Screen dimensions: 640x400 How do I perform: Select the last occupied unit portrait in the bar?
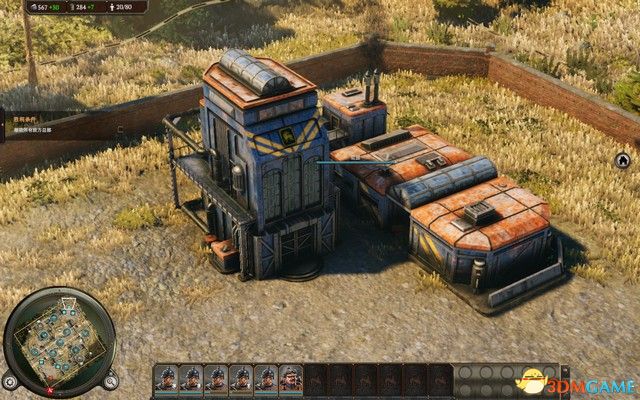(291, 379)
